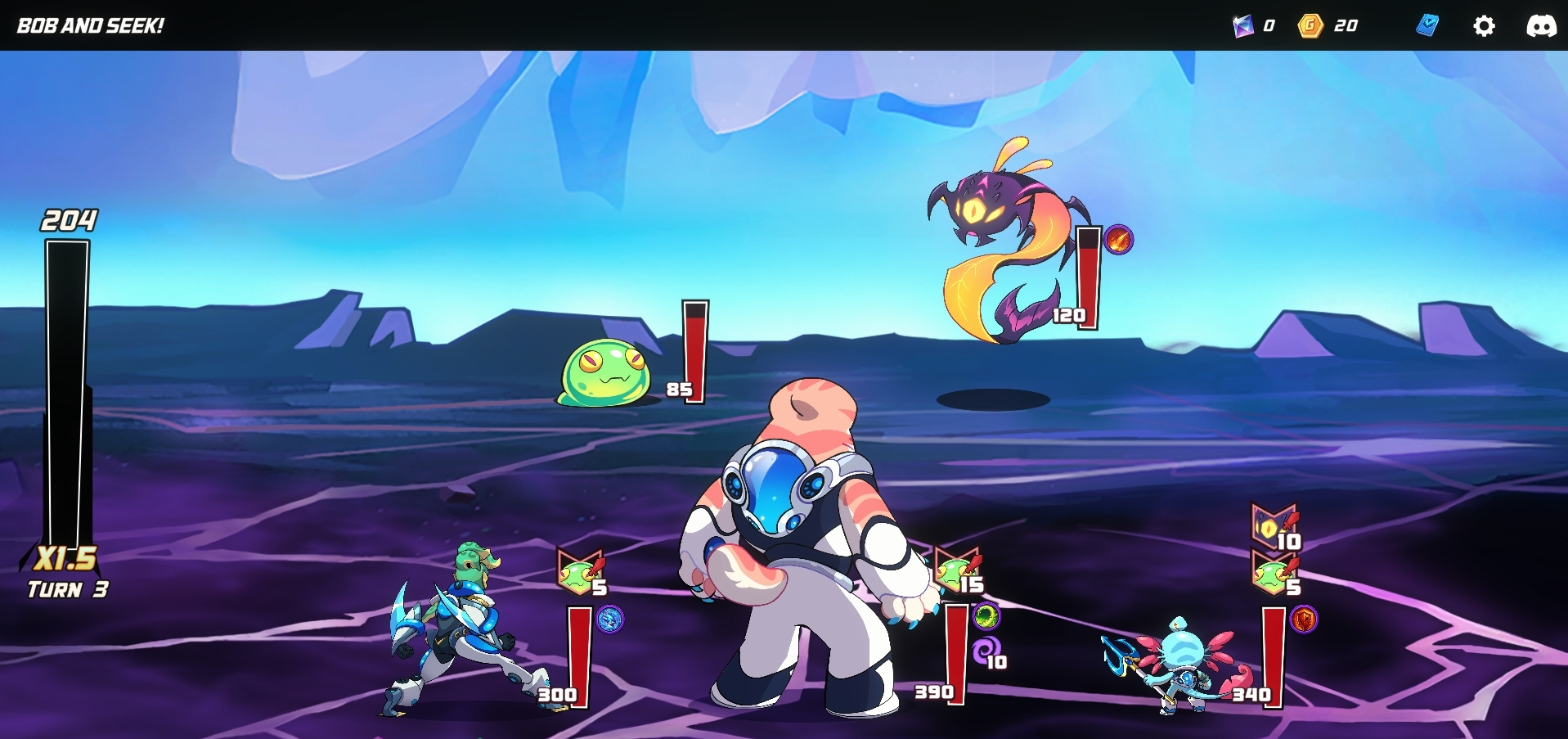Screen dimensions: 1568x739
Task: Select the floating boss creature's health bar
Action: [x=1086, y=278]
